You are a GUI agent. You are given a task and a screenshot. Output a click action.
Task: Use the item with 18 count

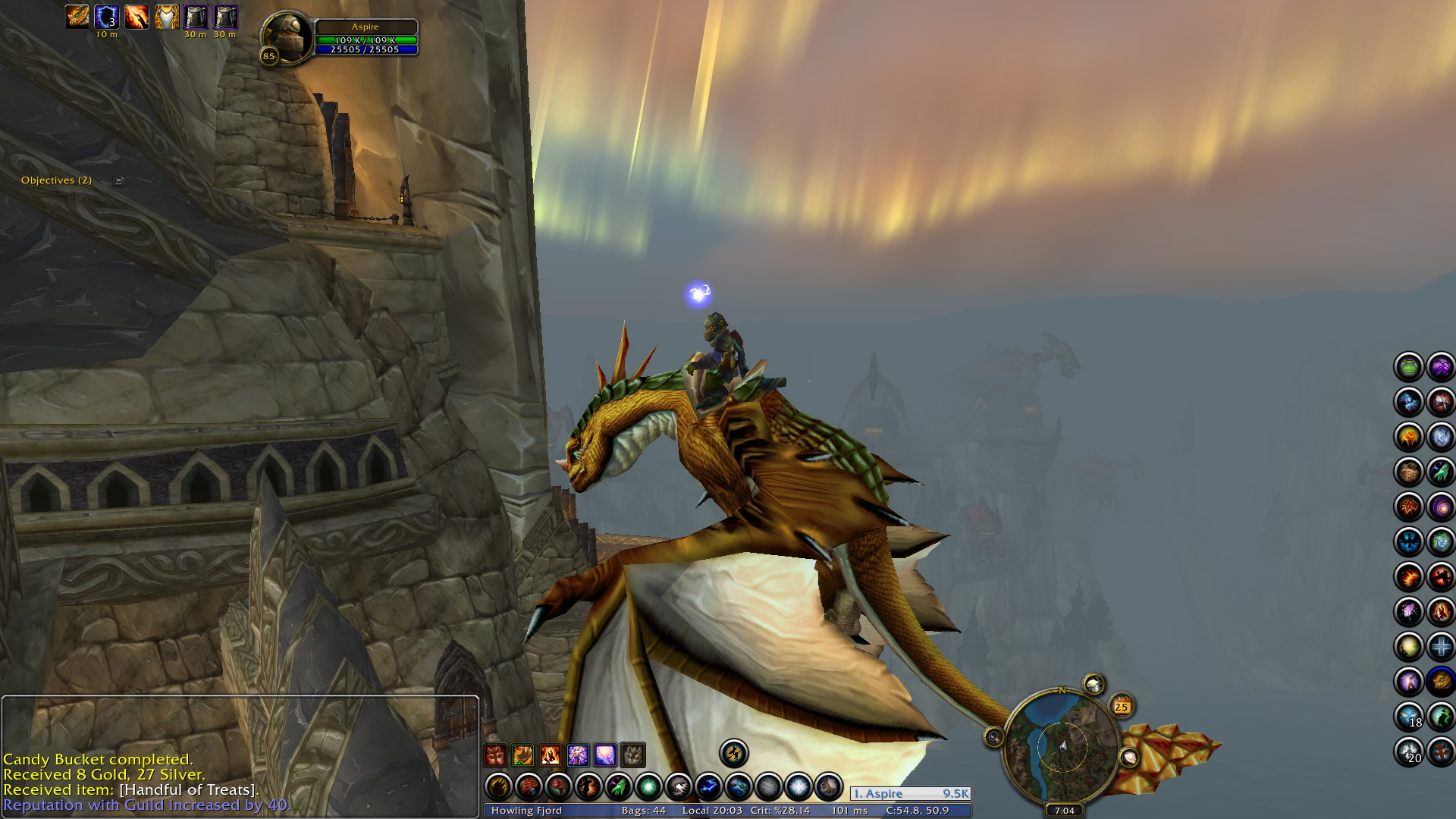[1409, 717]
